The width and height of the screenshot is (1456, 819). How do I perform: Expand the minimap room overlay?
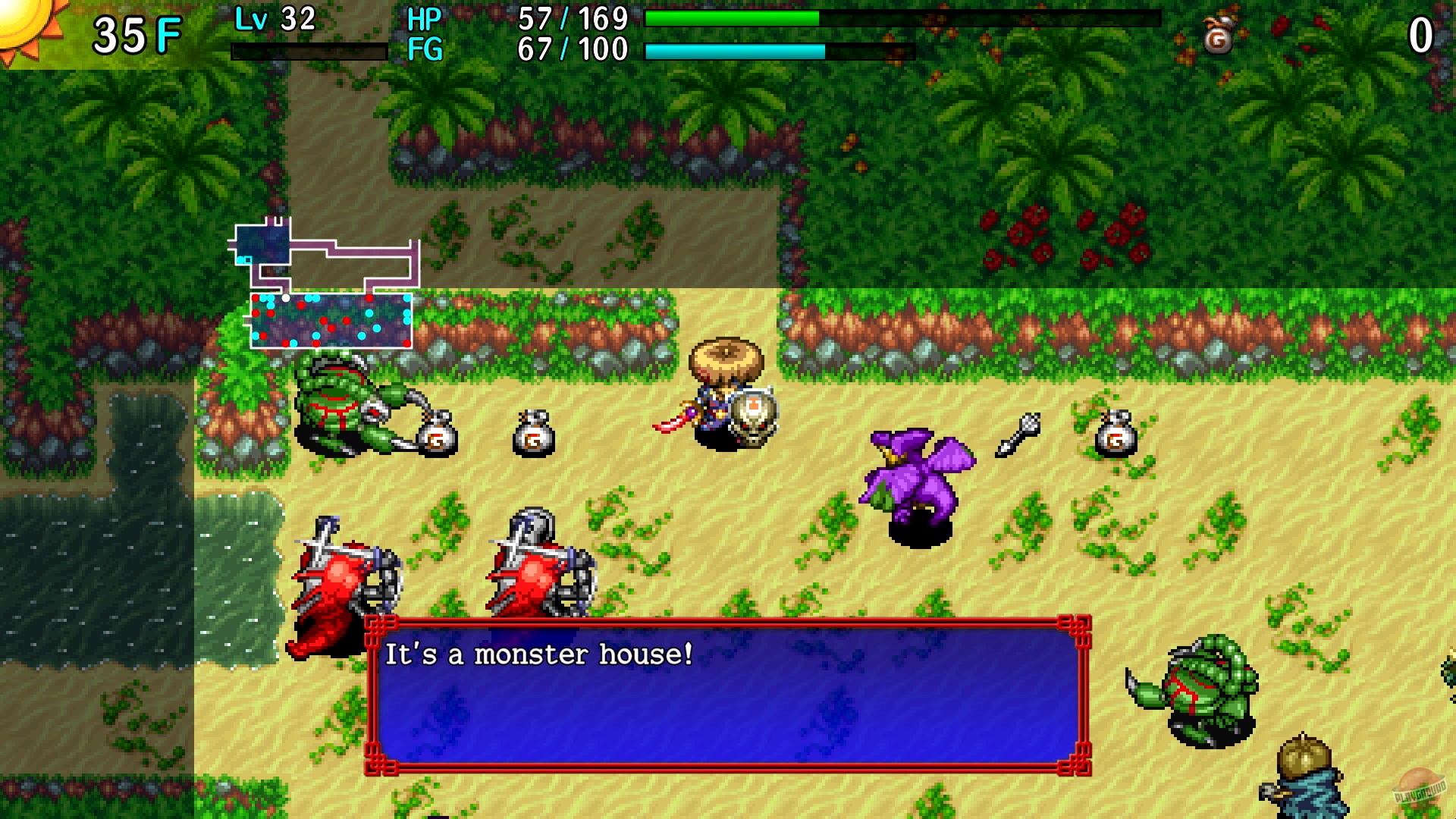pyautogui.click(x=326, y=284)
